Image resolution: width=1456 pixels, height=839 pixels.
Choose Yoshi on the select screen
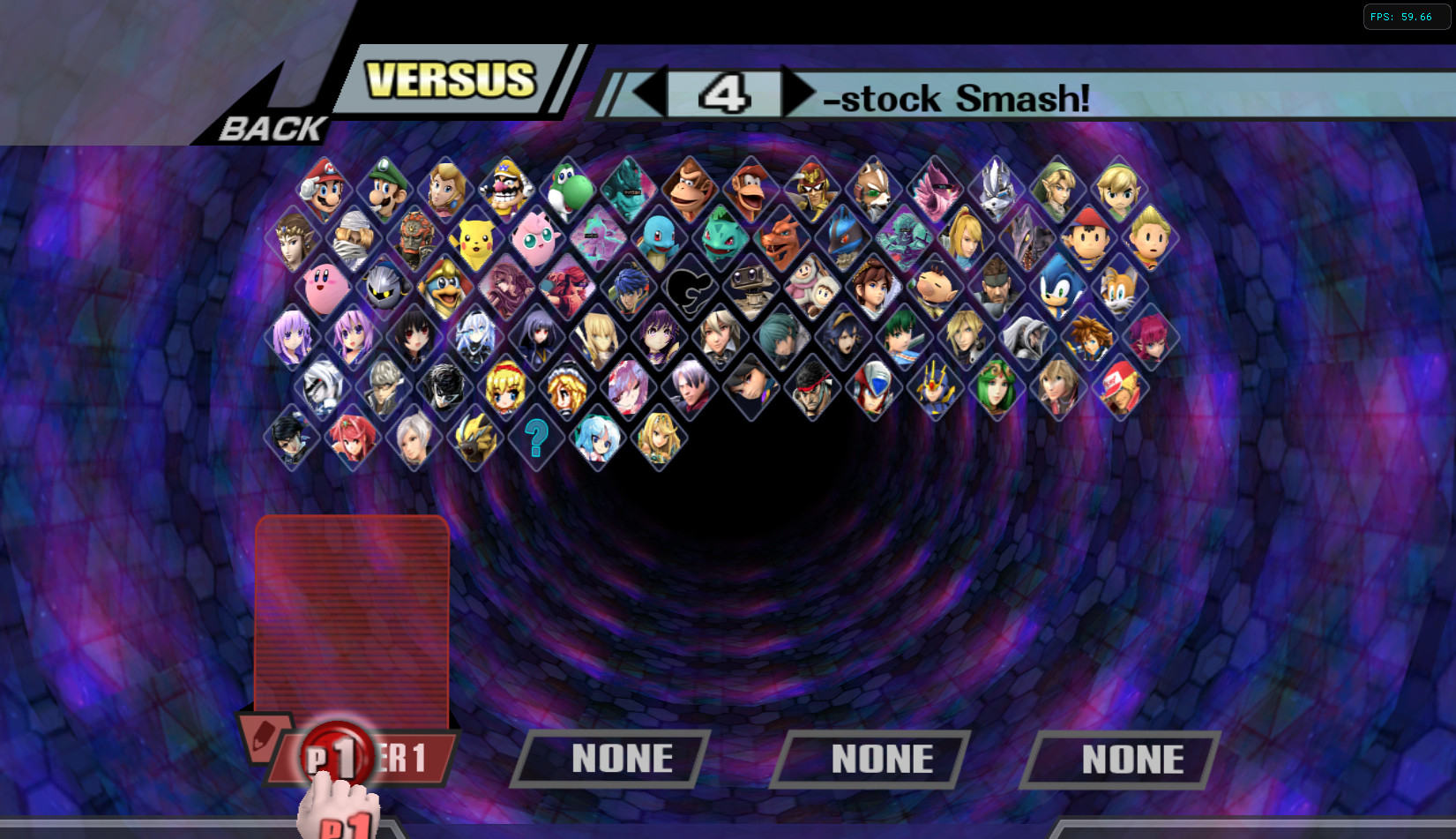click(x=570, y=187)
